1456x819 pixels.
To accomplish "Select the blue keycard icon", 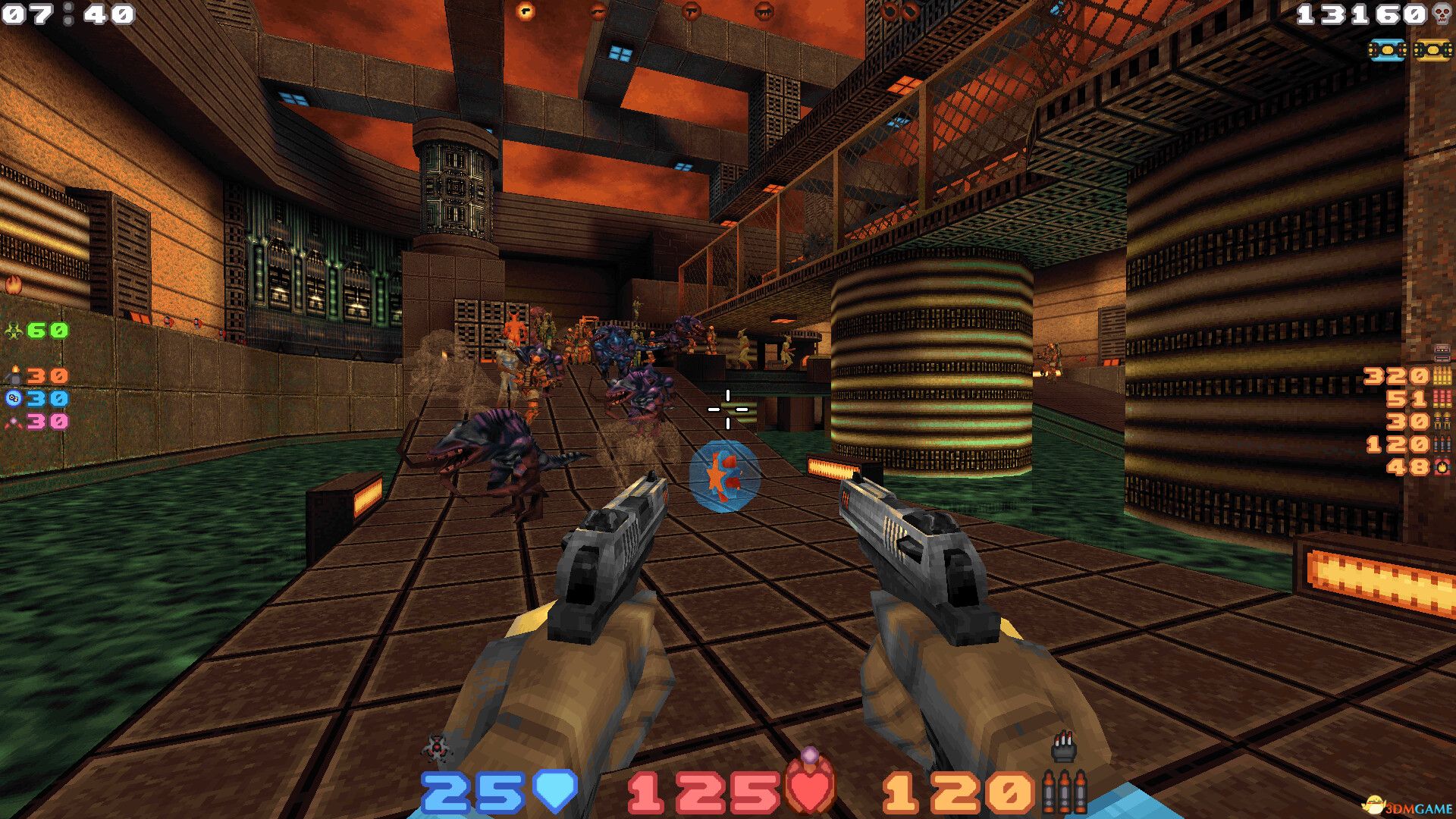I will [1387, 49].
